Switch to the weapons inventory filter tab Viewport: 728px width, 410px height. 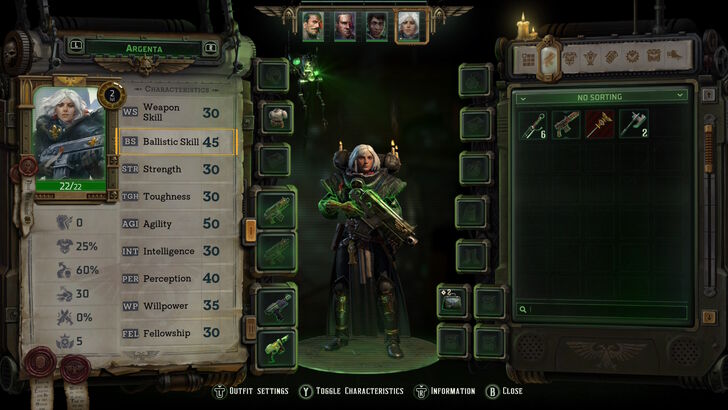tap(549, 59)
